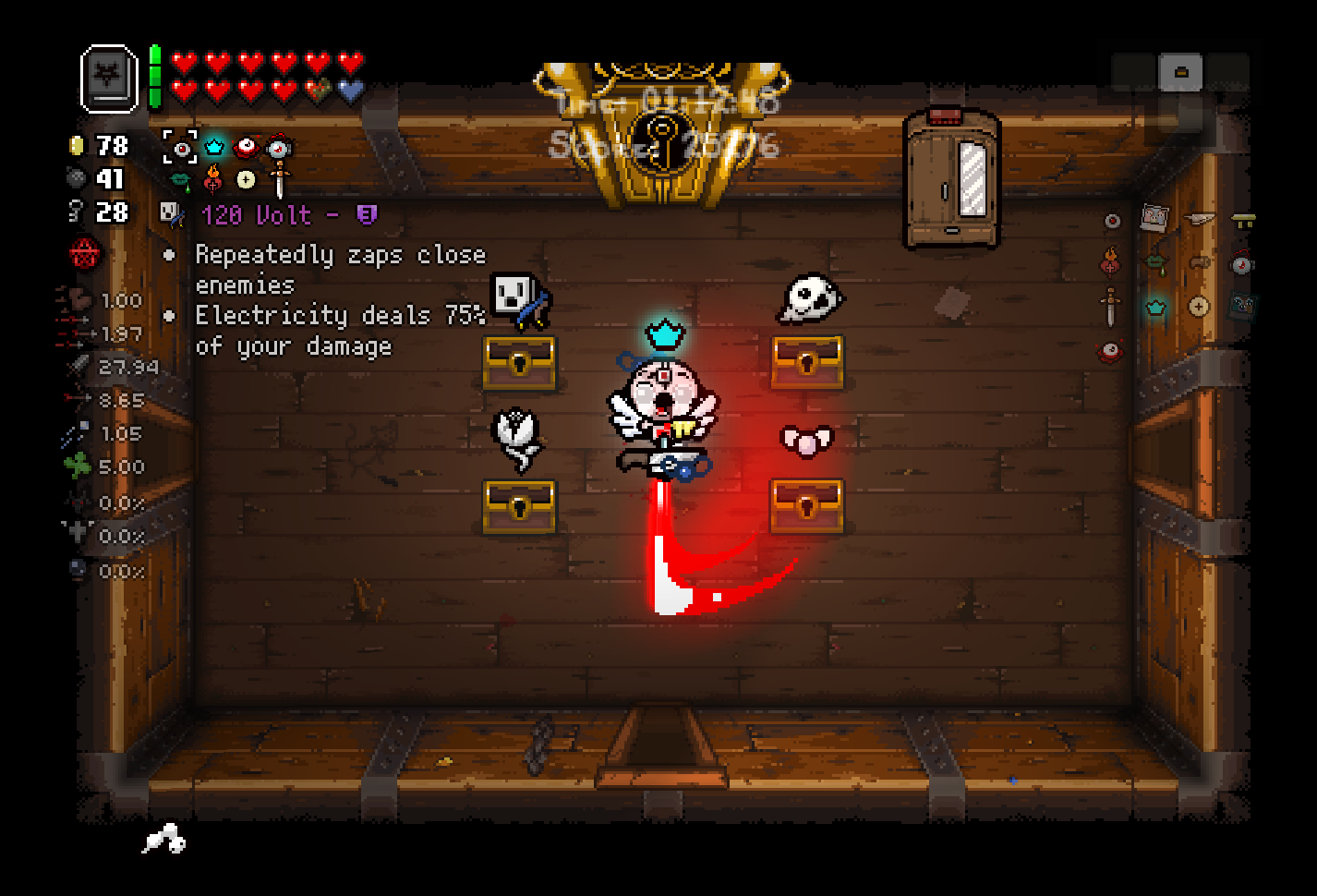Click the highlighted room on the minimap

point(1180,72)
